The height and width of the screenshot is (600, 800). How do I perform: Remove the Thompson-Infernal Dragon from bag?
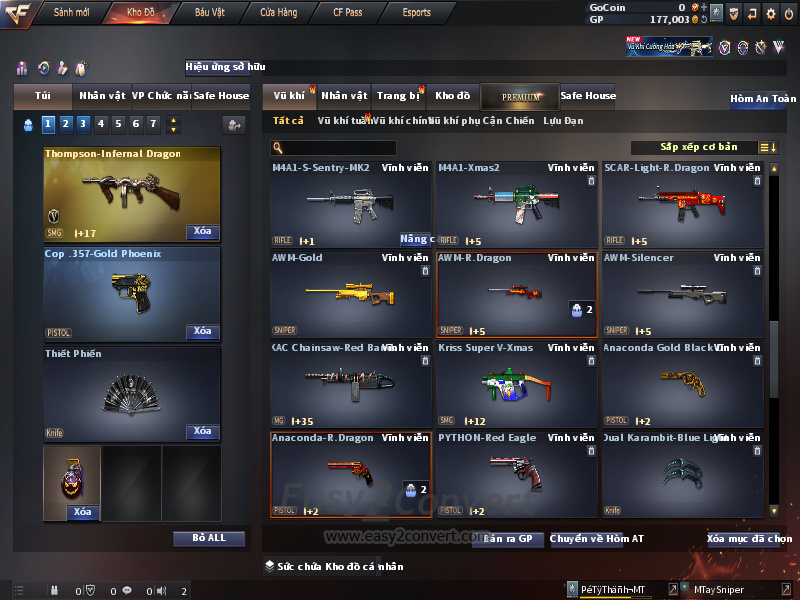tap(202, 232)
